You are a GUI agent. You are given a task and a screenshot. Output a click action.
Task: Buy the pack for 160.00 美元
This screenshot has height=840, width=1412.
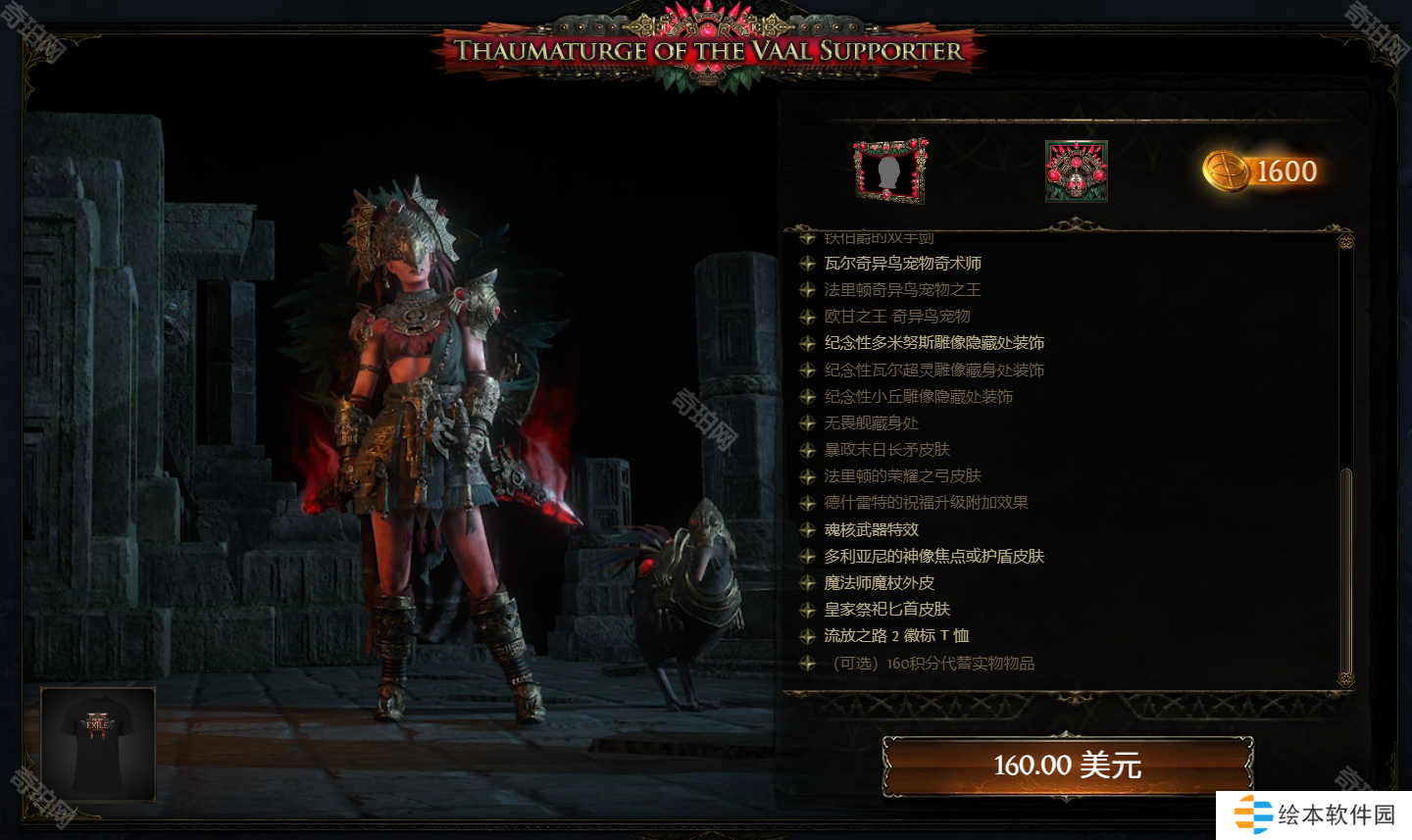click(1067, 765)
